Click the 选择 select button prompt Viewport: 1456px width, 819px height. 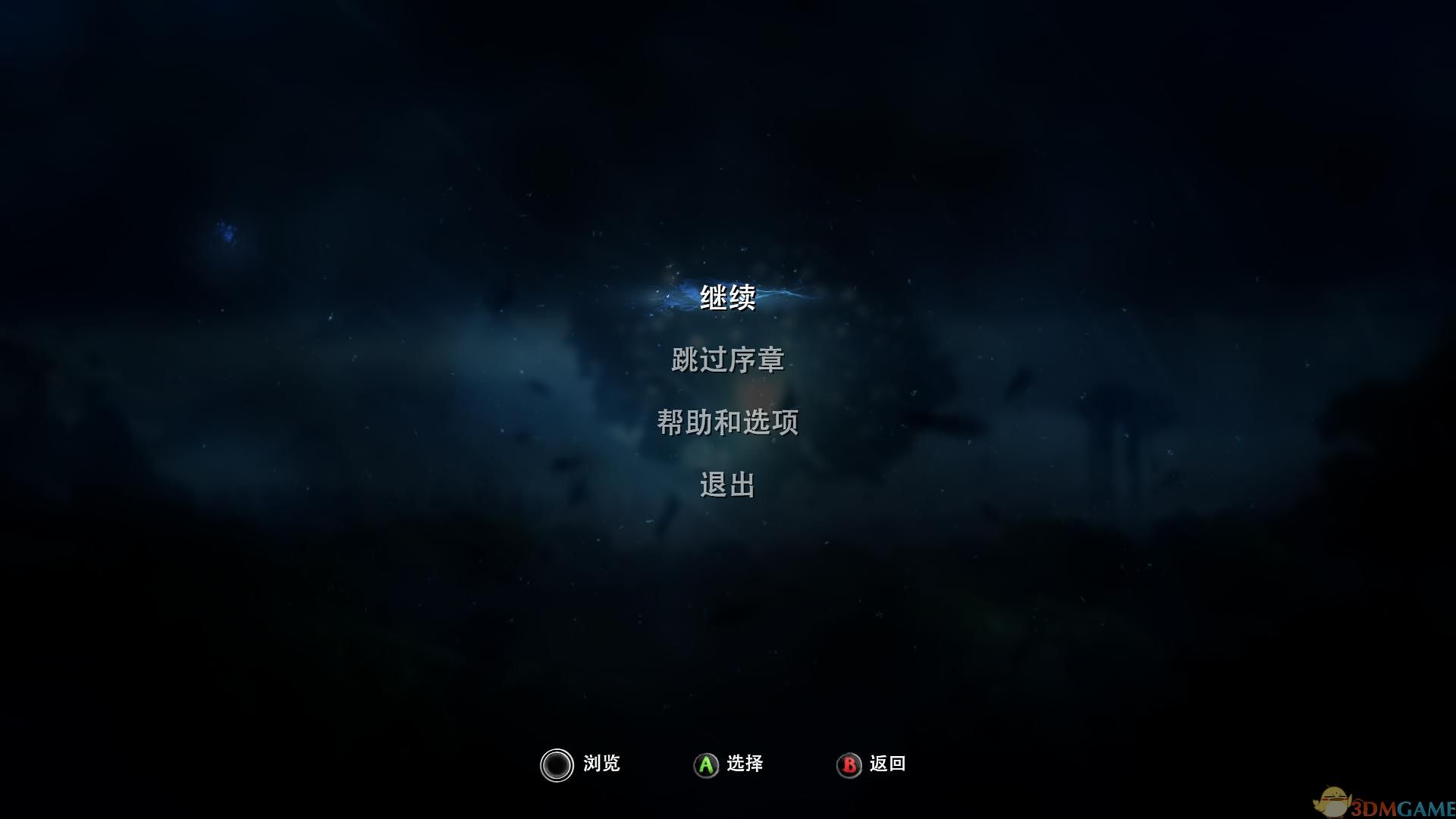[745, 764]
